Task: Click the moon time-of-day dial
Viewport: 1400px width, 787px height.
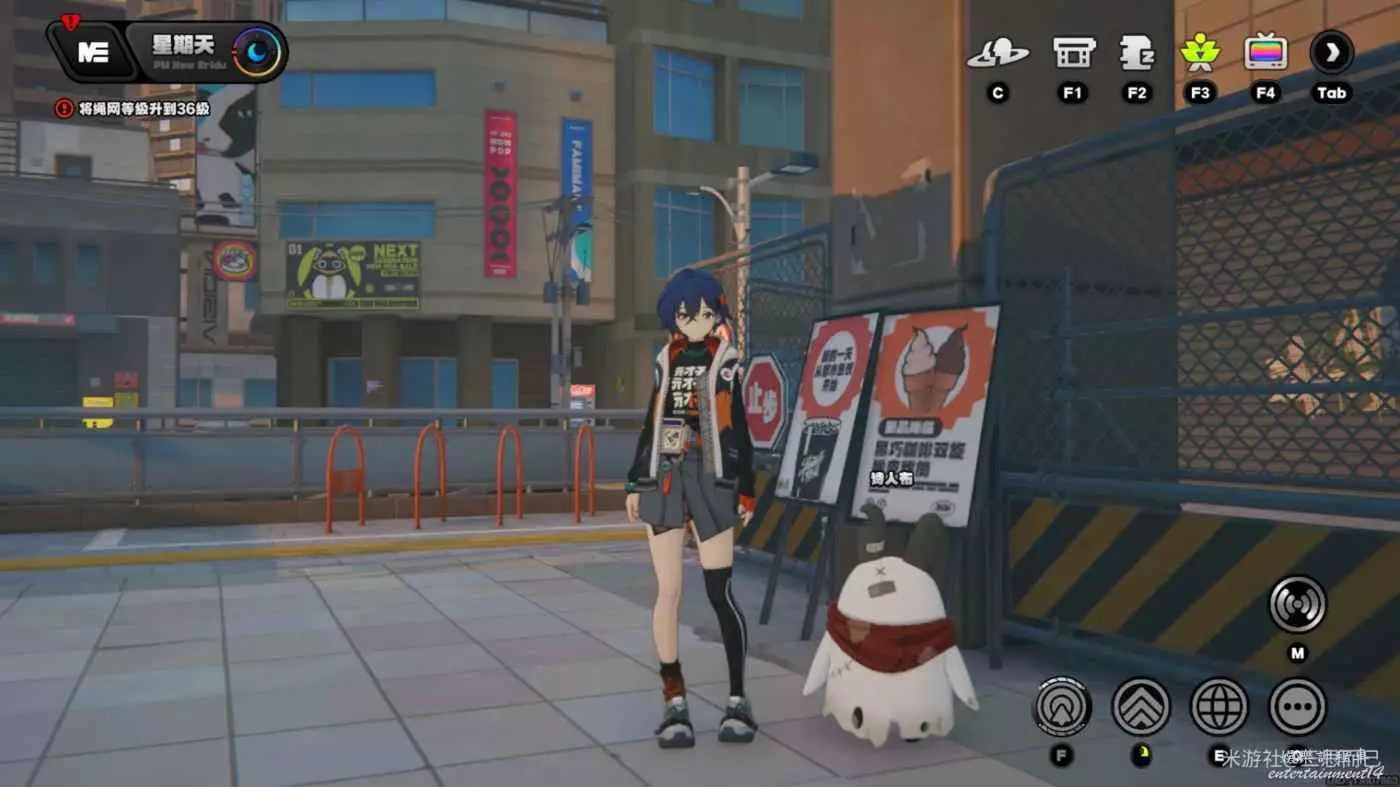Action: point(257,53)
